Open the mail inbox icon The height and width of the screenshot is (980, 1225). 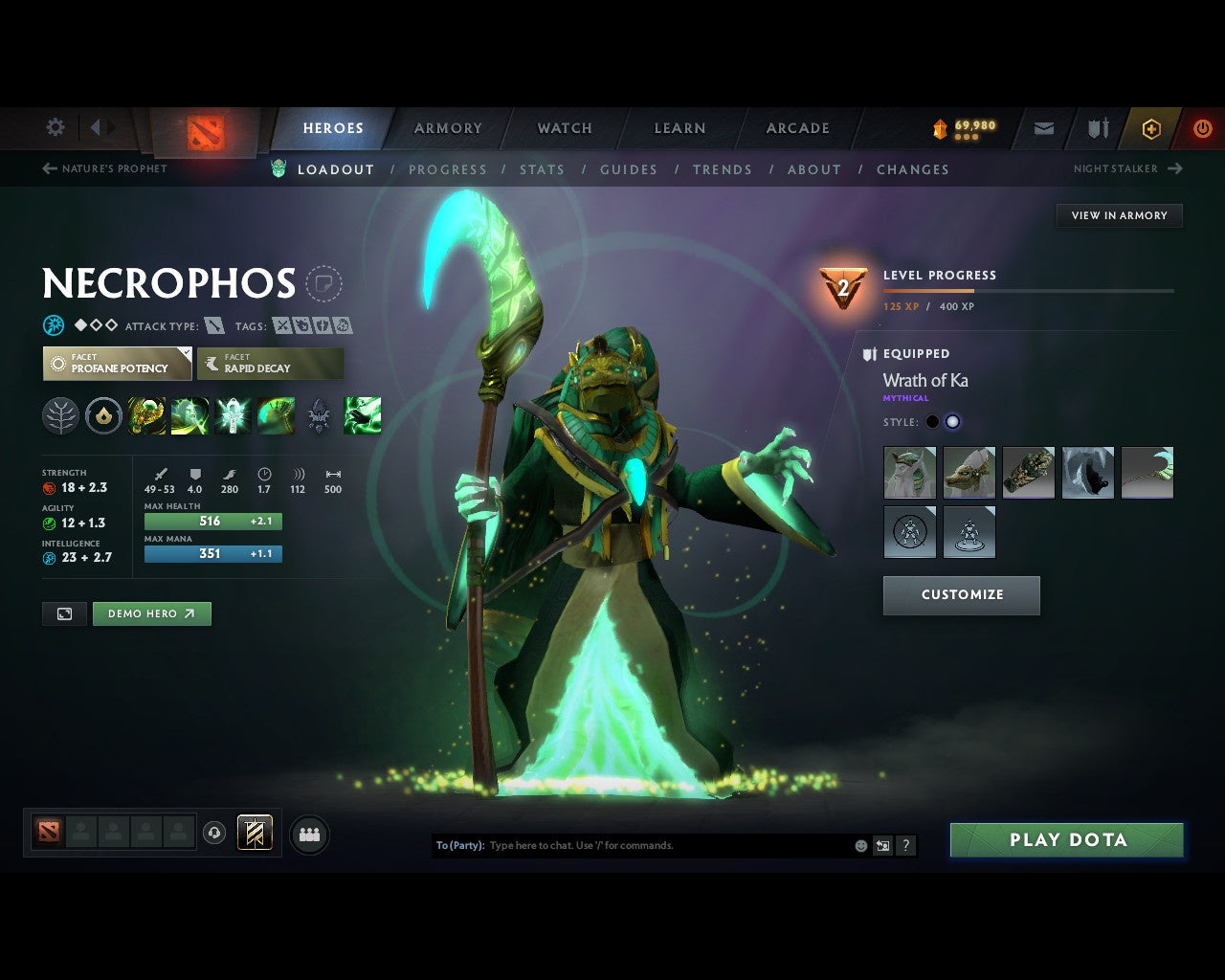point(1043,128)
